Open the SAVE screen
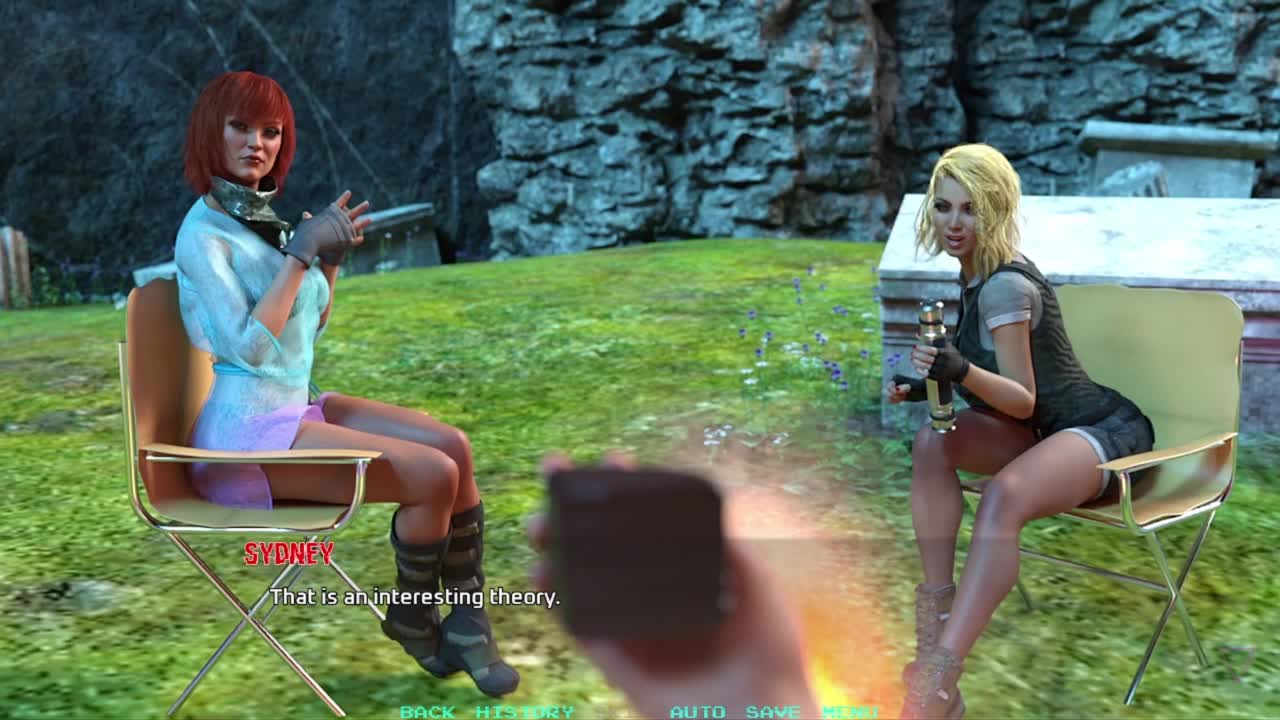This screenshot has width=1280, height=720. pos(773,712)
